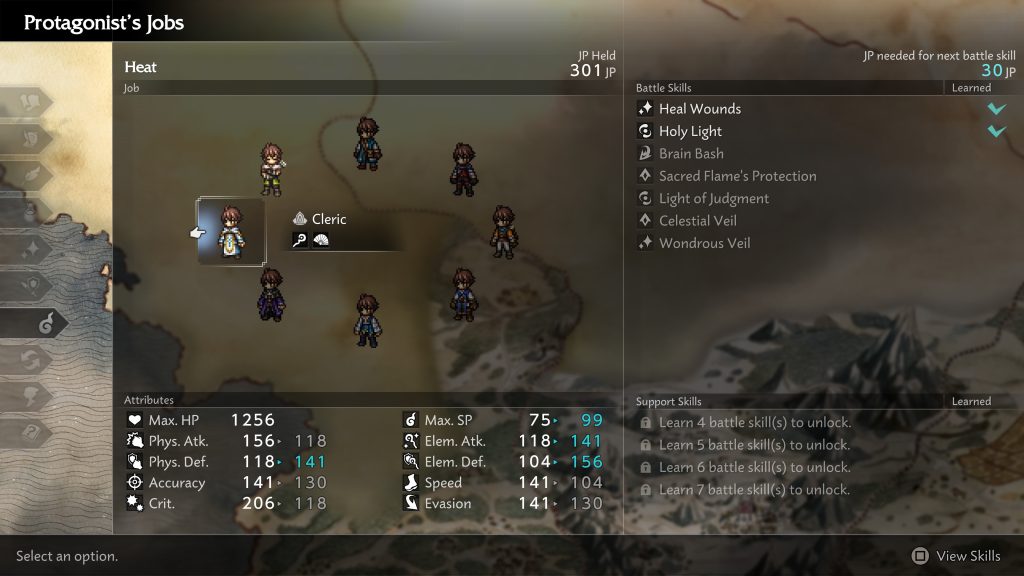
Task: Choose the purple-robed job sprite
Action: pos(270,294)
